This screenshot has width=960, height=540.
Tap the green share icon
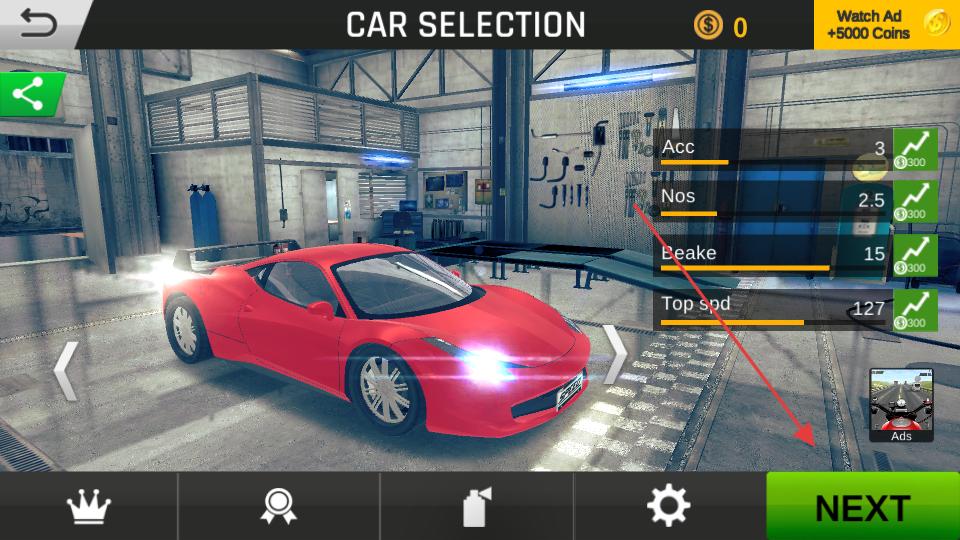pyautogui.click(x=30, y=96)
